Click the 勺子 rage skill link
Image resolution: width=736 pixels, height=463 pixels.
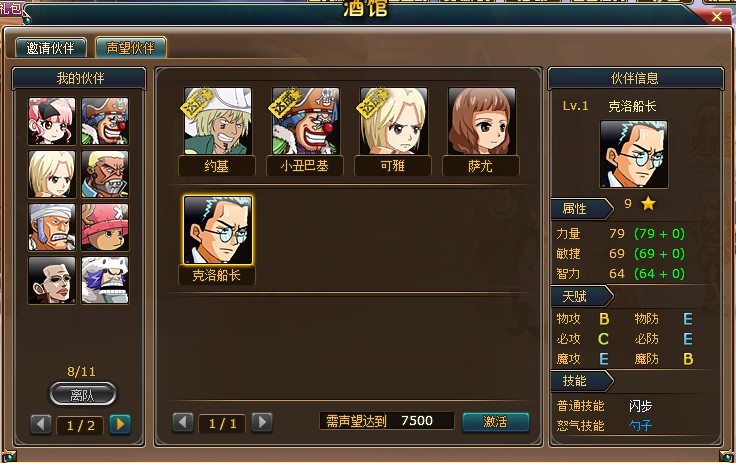pos(641,425)
